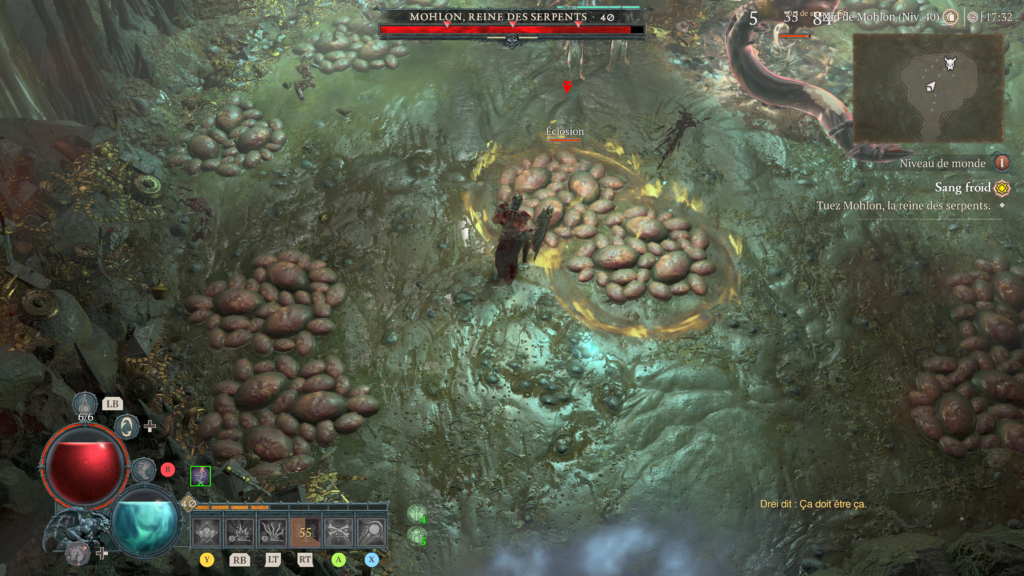Viewport: 1024px width, 576px height.
Task: Select the skull-in-diamond skill slot
Action: point(207,533)
